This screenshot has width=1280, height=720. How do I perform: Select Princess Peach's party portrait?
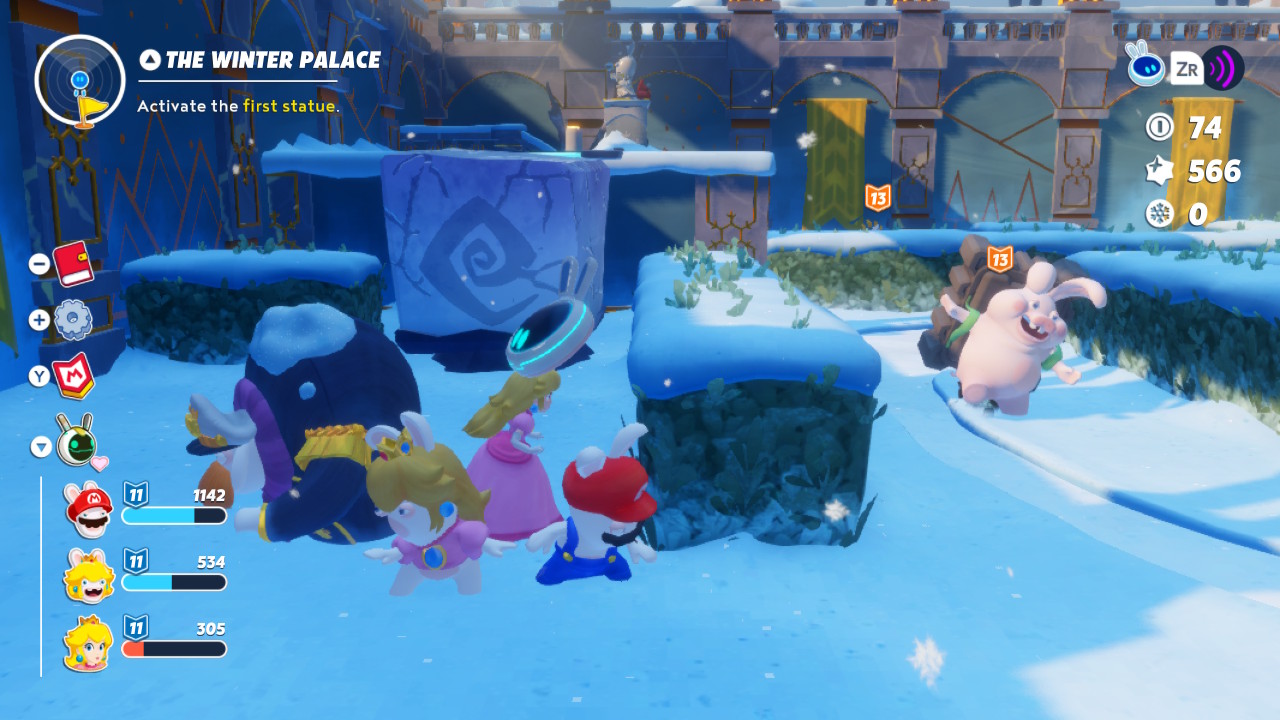88,643
